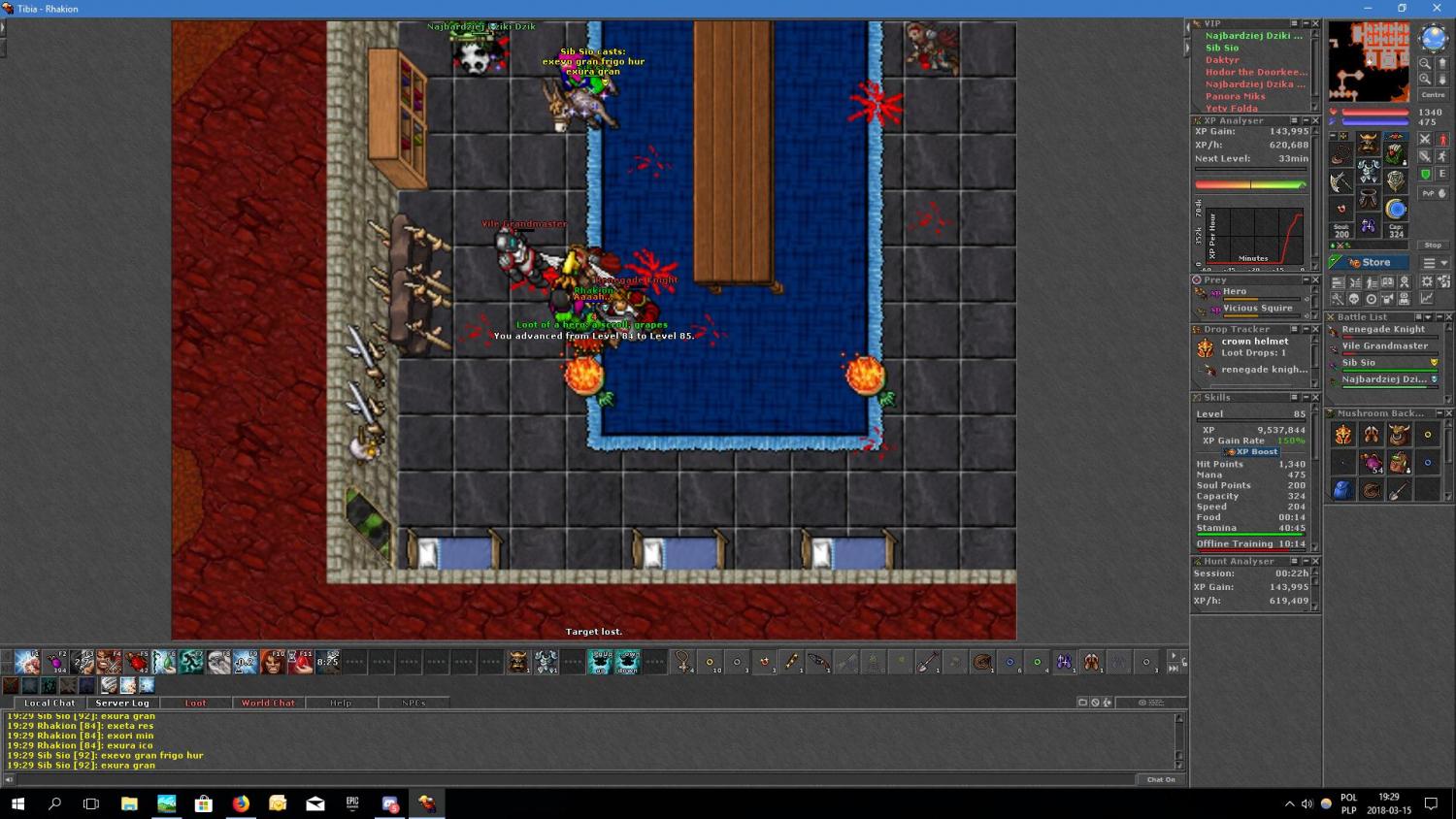1456x819 pixels.
Task: Open the Store
Action: tap(1369, 262)
